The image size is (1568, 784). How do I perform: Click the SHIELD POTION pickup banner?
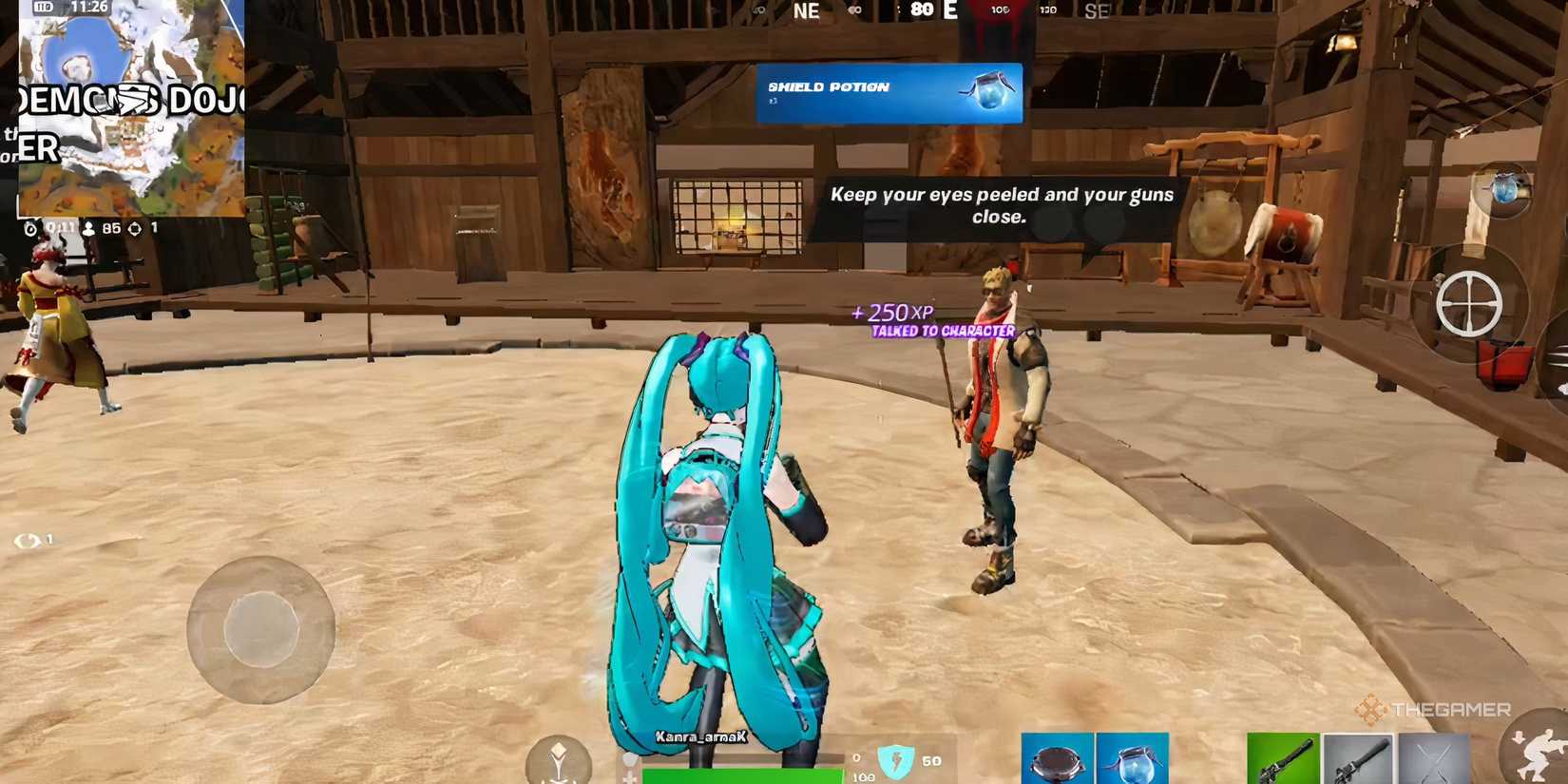[x=889, y=92]
